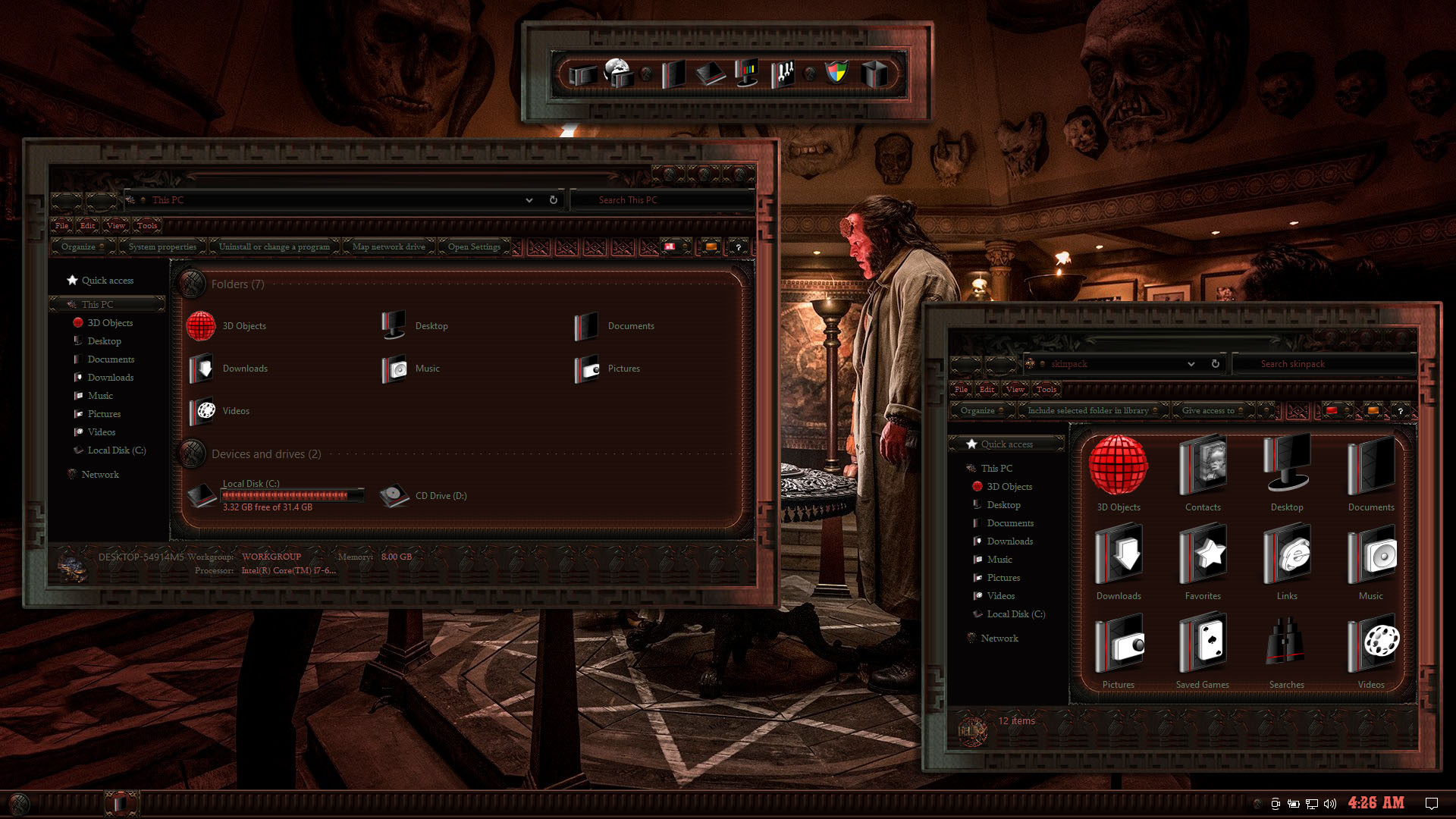Open the notification center speech bubble icon
1456x819 pixels.
(x=1432, y=804)
